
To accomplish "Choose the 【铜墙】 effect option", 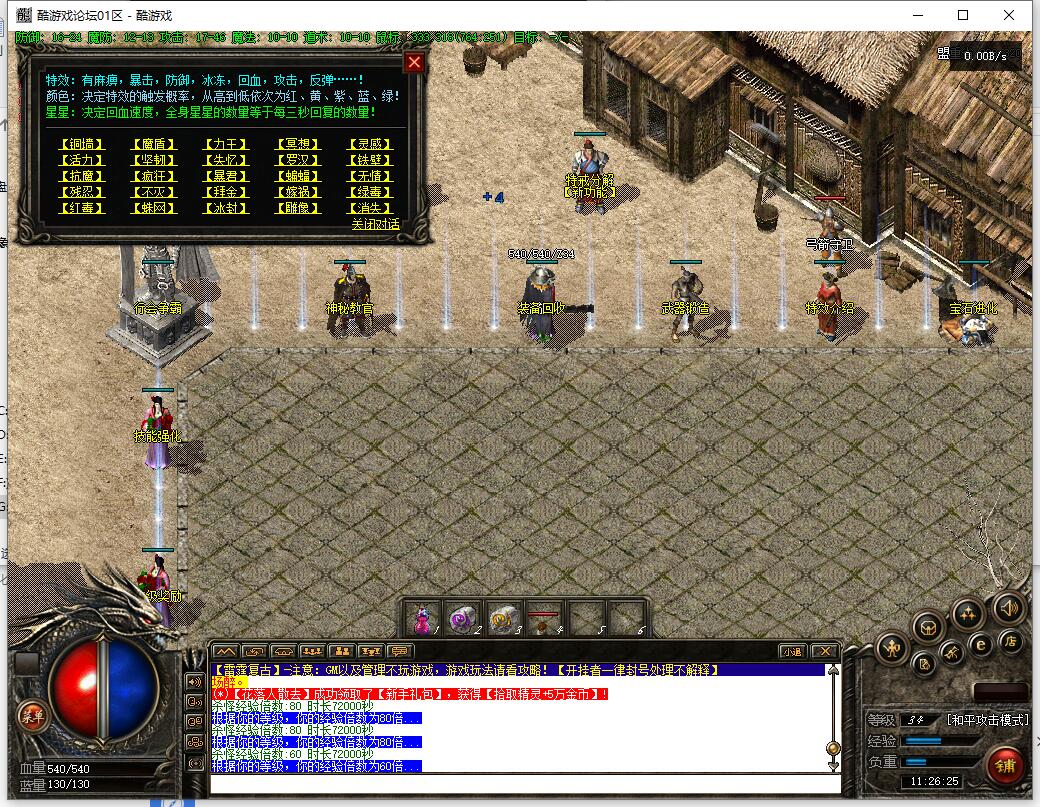I will tap(81, 144).
